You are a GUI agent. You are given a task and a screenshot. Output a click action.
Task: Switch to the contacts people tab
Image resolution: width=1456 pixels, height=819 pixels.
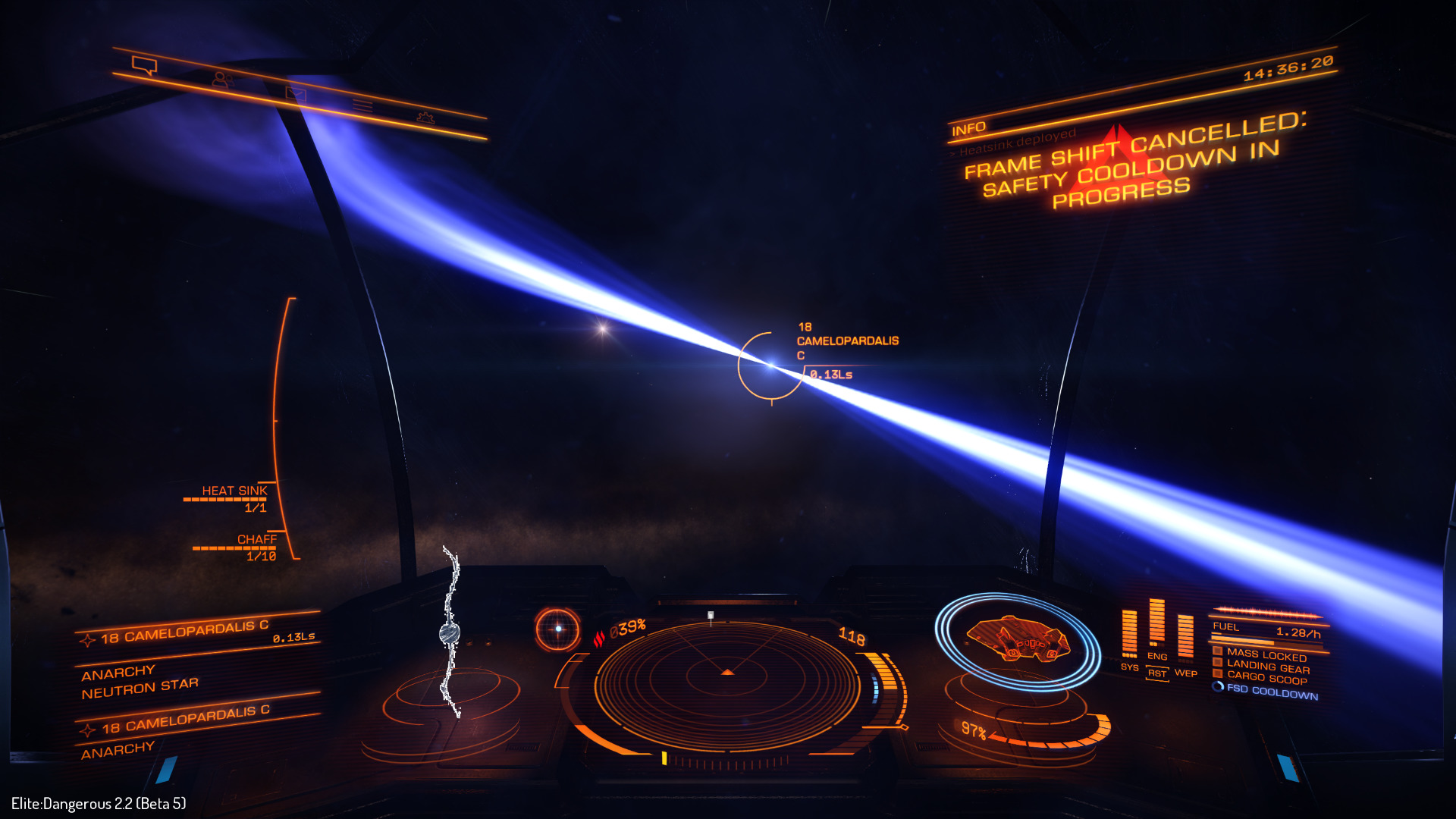(x=221, y=79)
